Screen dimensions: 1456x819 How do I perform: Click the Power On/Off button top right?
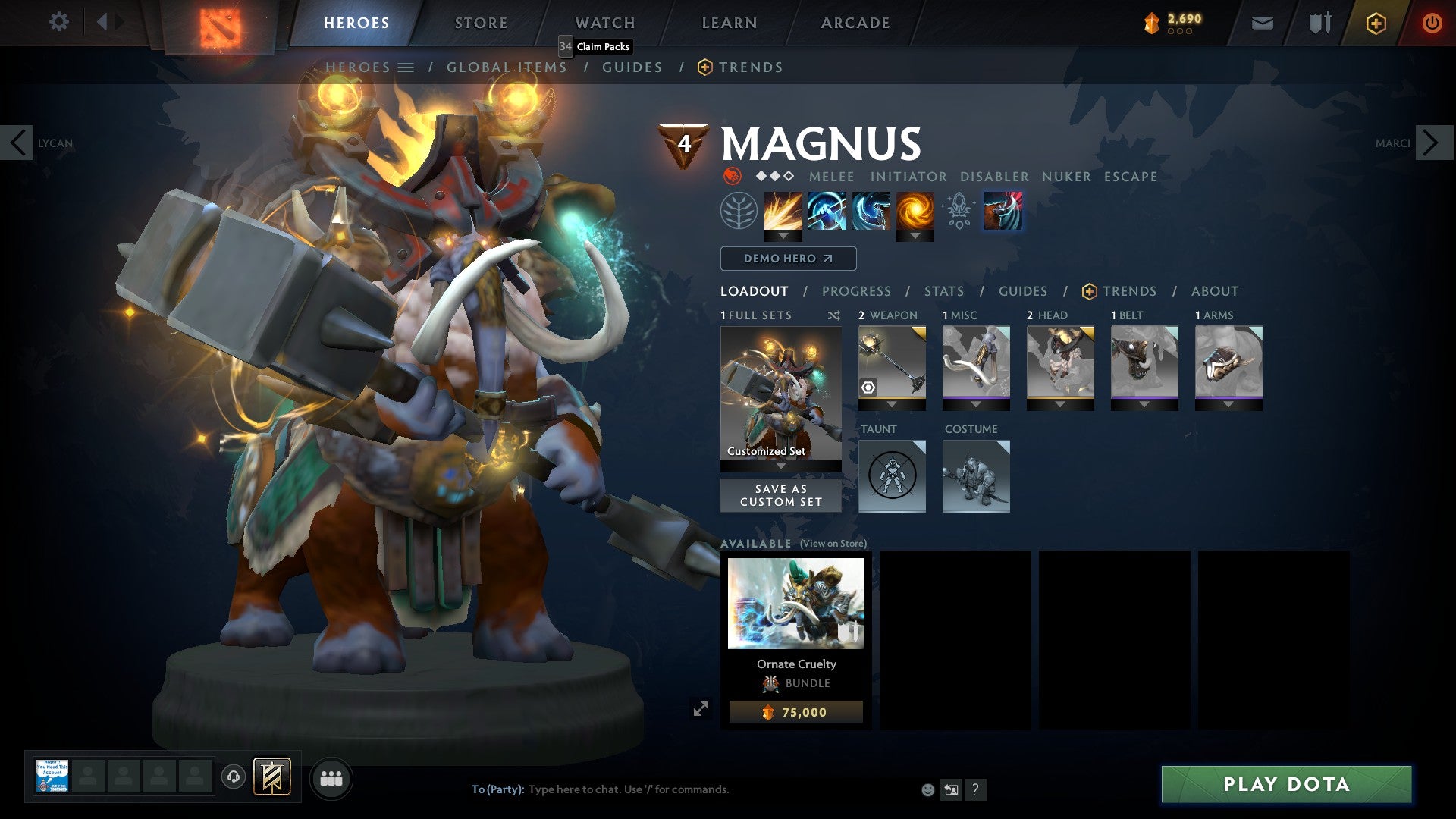coord(1432,22)
